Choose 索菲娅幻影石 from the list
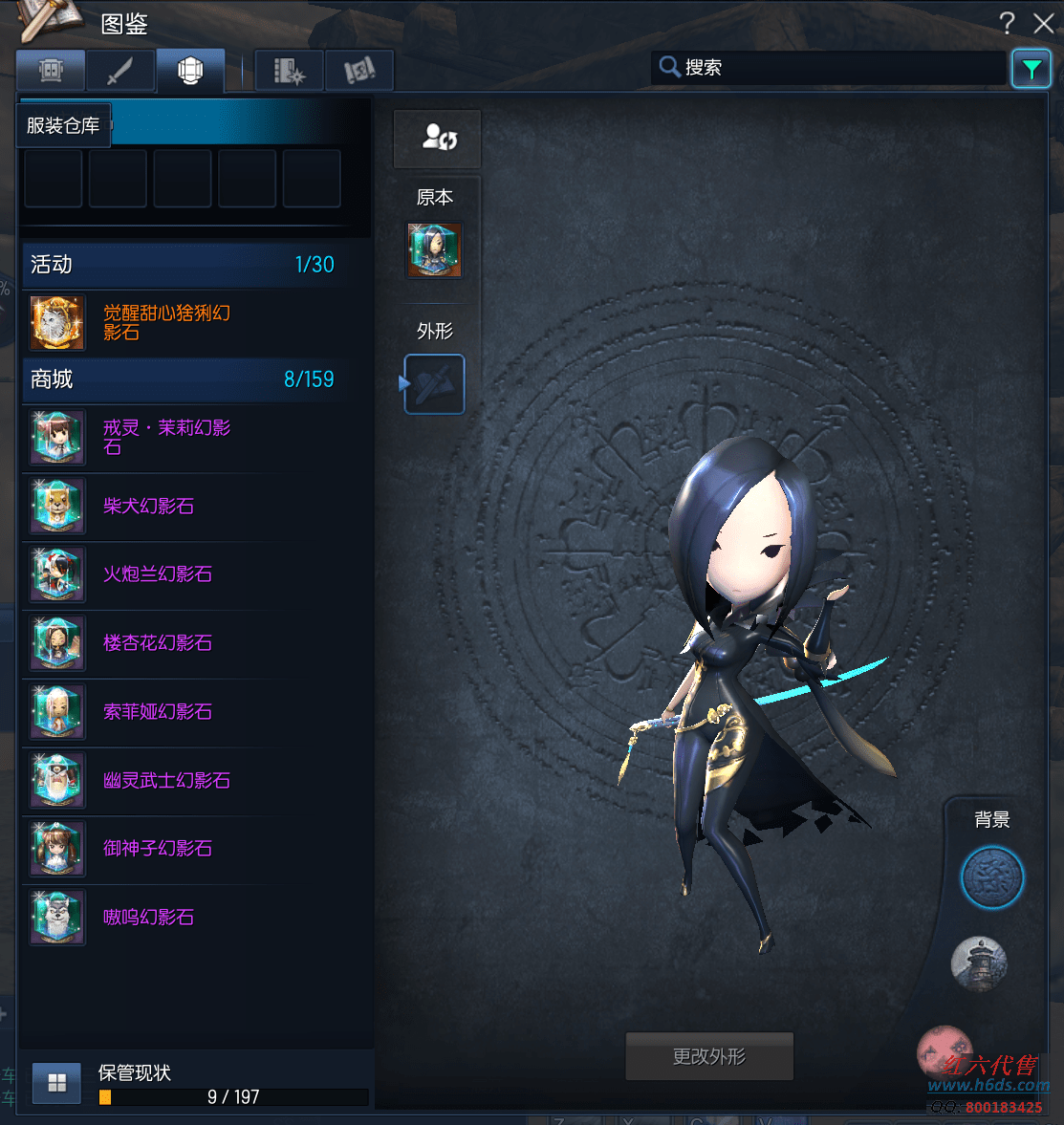 [x=158, y=712]
